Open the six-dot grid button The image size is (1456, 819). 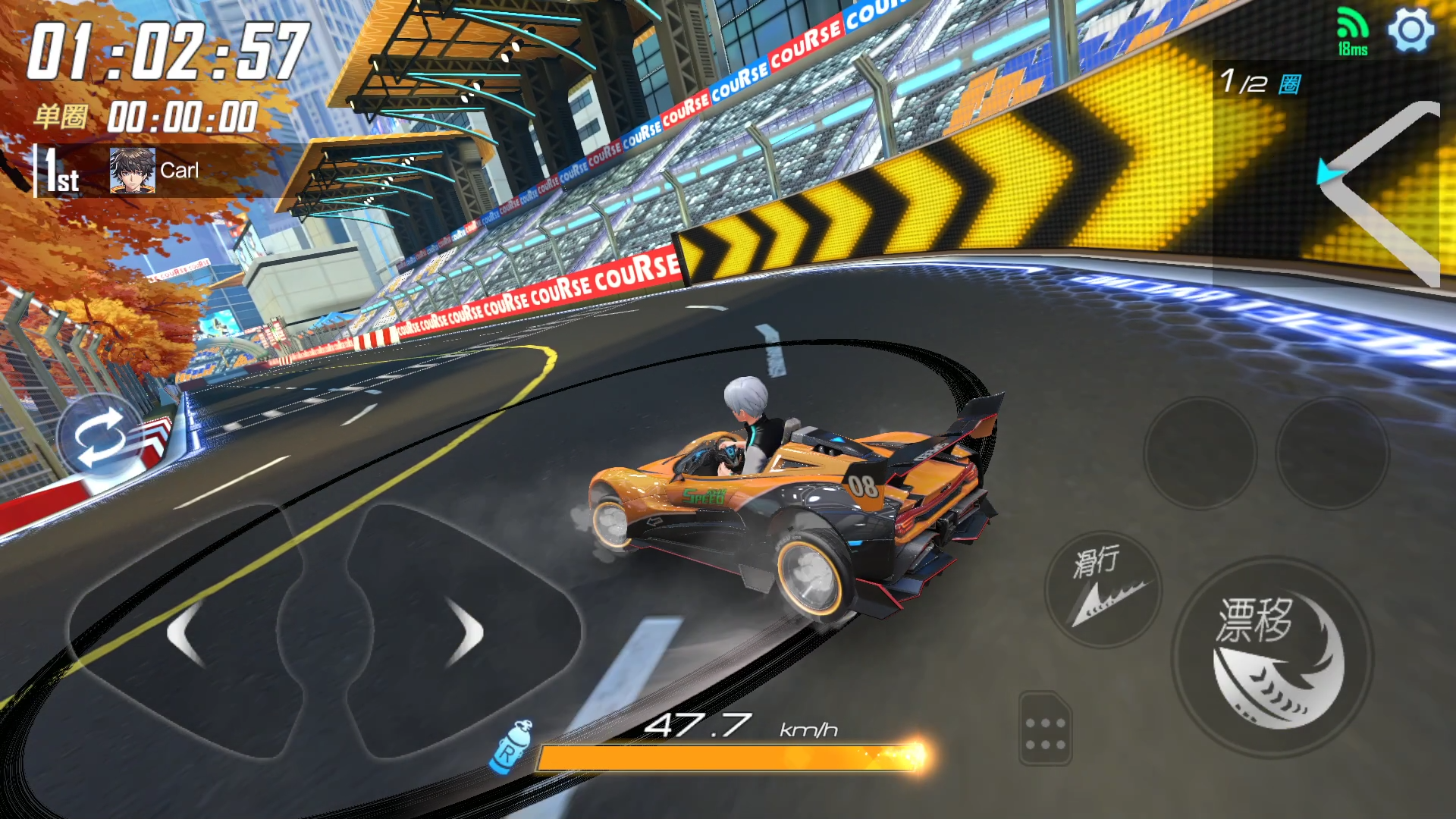[1045, 729]
